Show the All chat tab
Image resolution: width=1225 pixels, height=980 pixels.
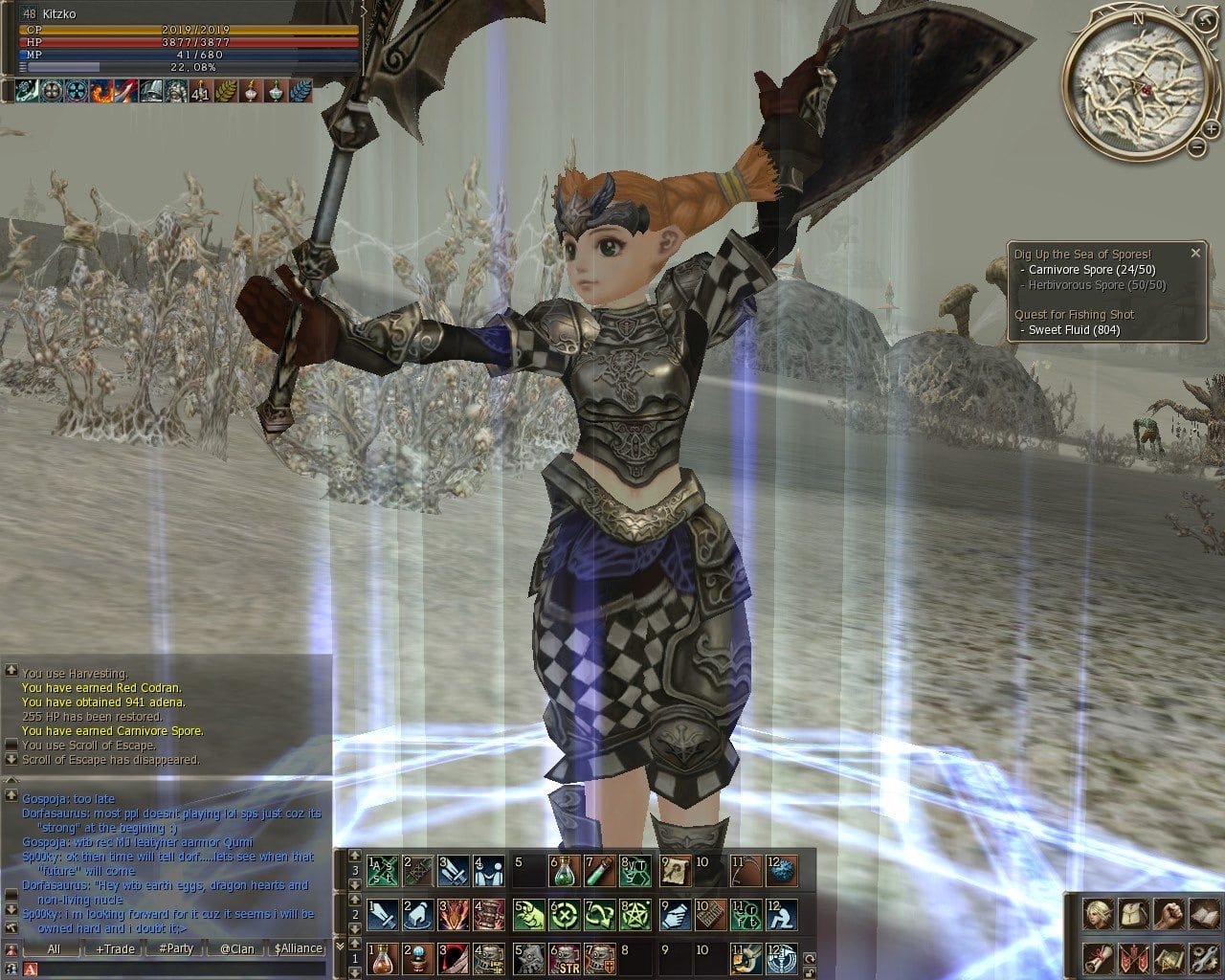54,948
